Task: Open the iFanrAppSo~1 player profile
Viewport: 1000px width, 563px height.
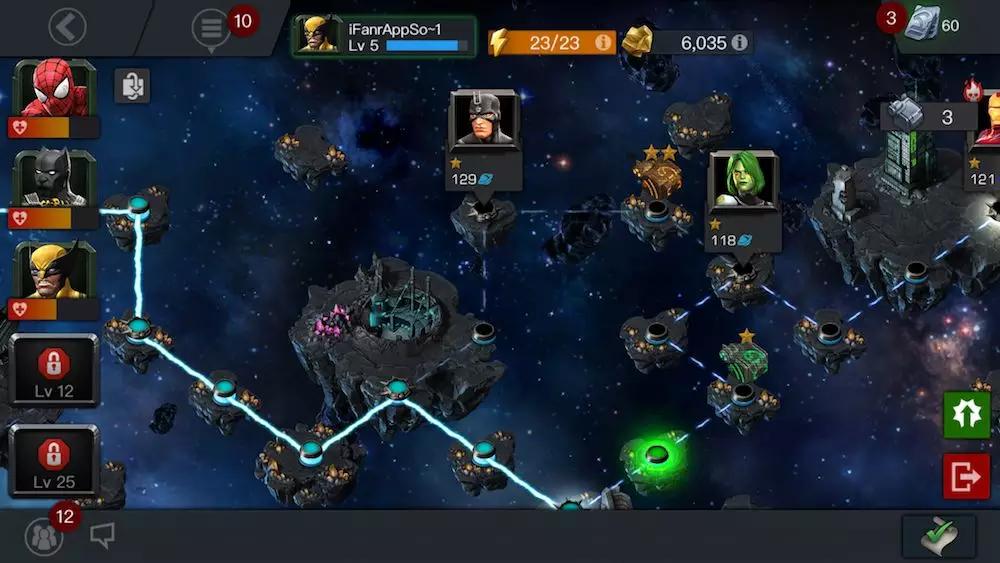Action: click(383, 36)
